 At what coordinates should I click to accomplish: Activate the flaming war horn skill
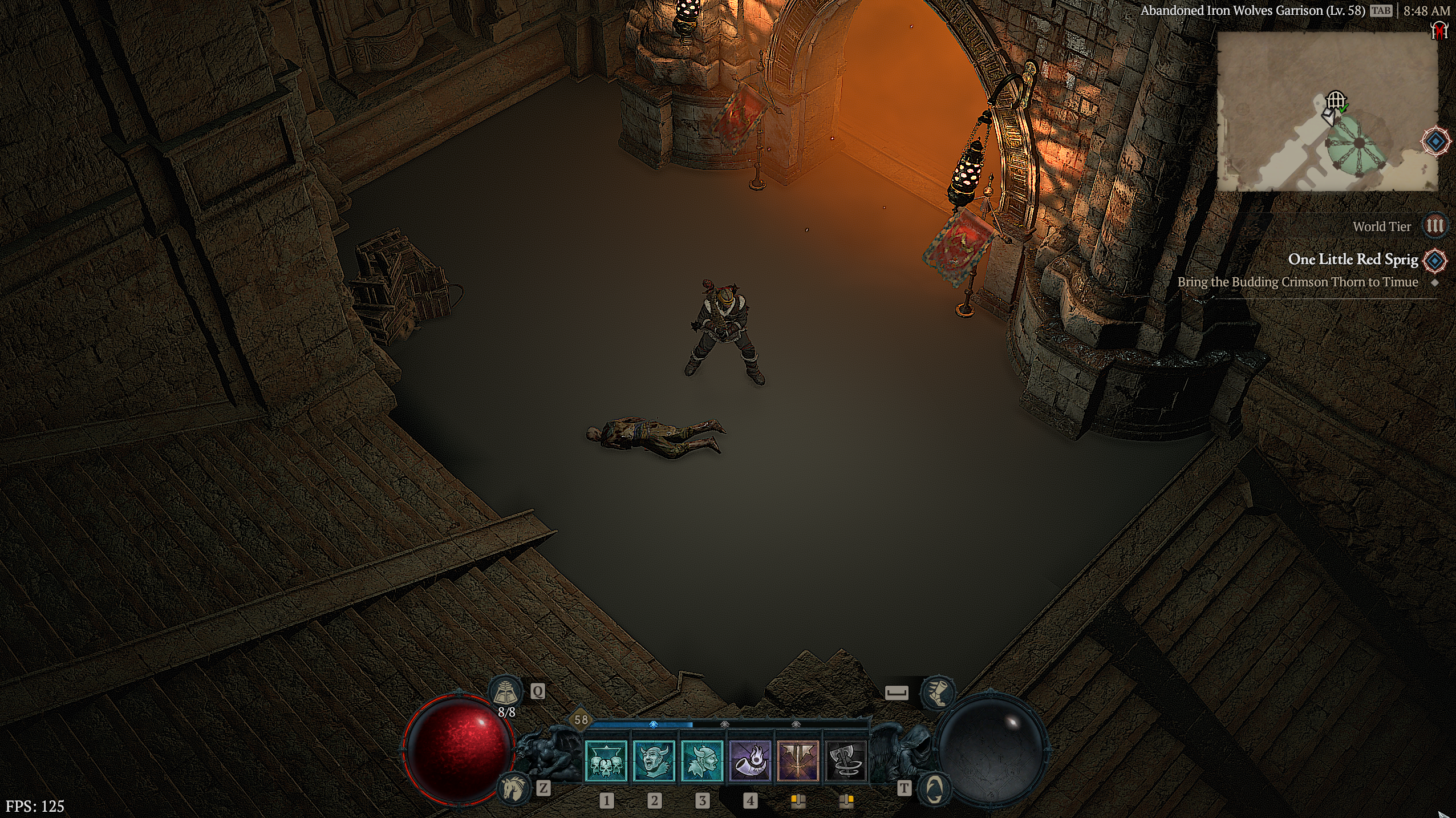point(750,761)
